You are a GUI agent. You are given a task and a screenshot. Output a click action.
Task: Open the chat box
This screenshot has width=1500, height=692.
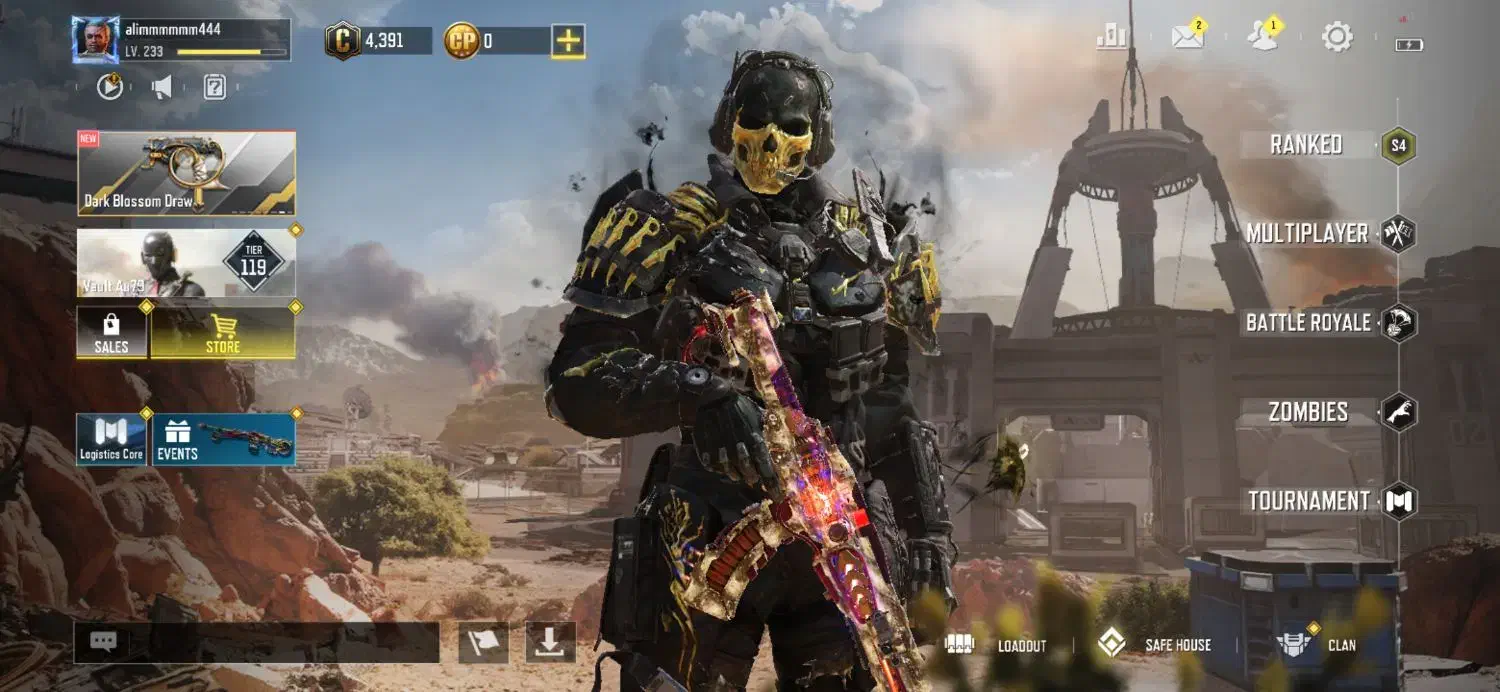(x=256, y=643)
